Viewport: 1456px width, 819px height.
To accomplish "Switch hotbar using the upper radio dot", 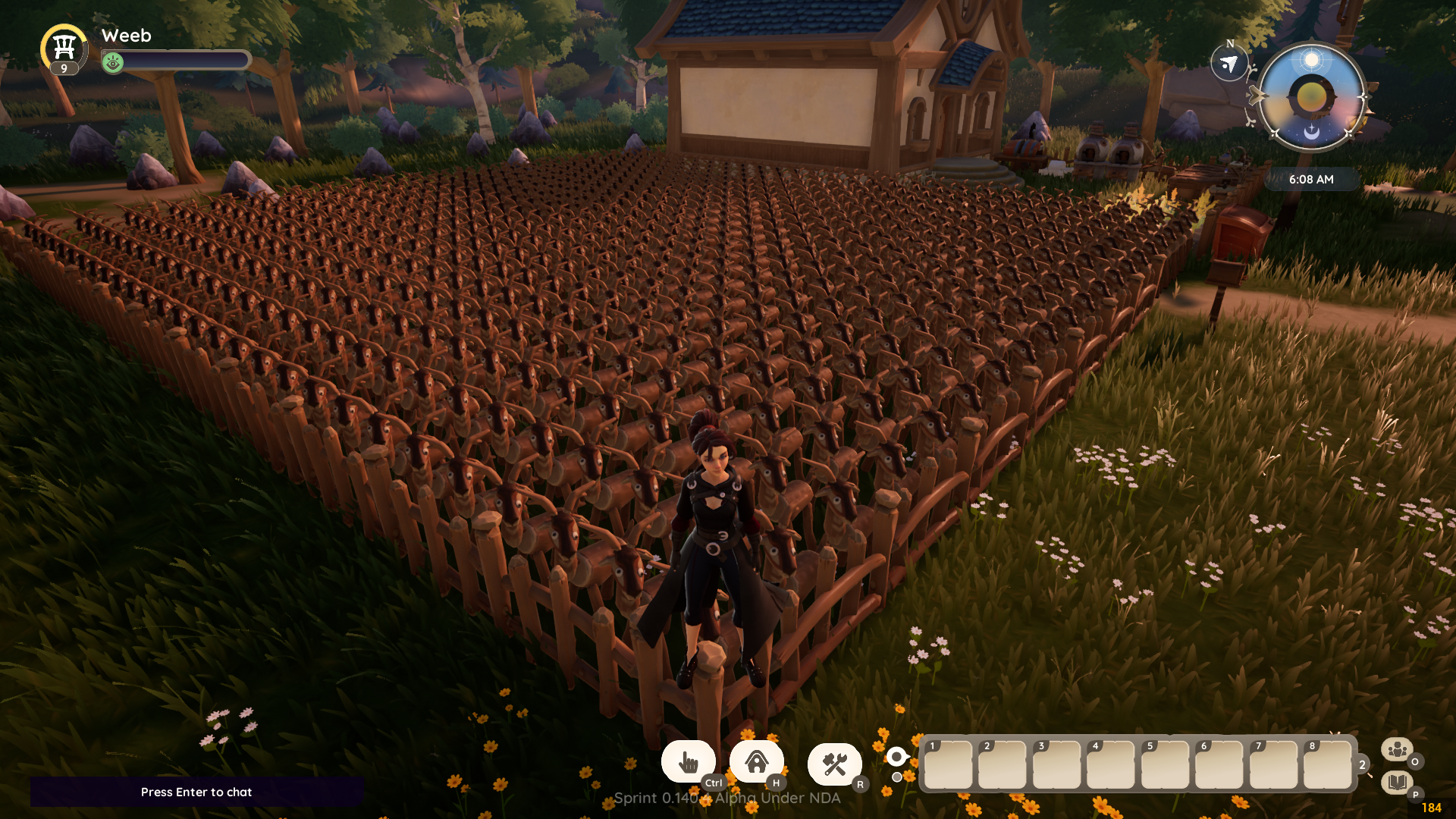I will tap(896, 756).
